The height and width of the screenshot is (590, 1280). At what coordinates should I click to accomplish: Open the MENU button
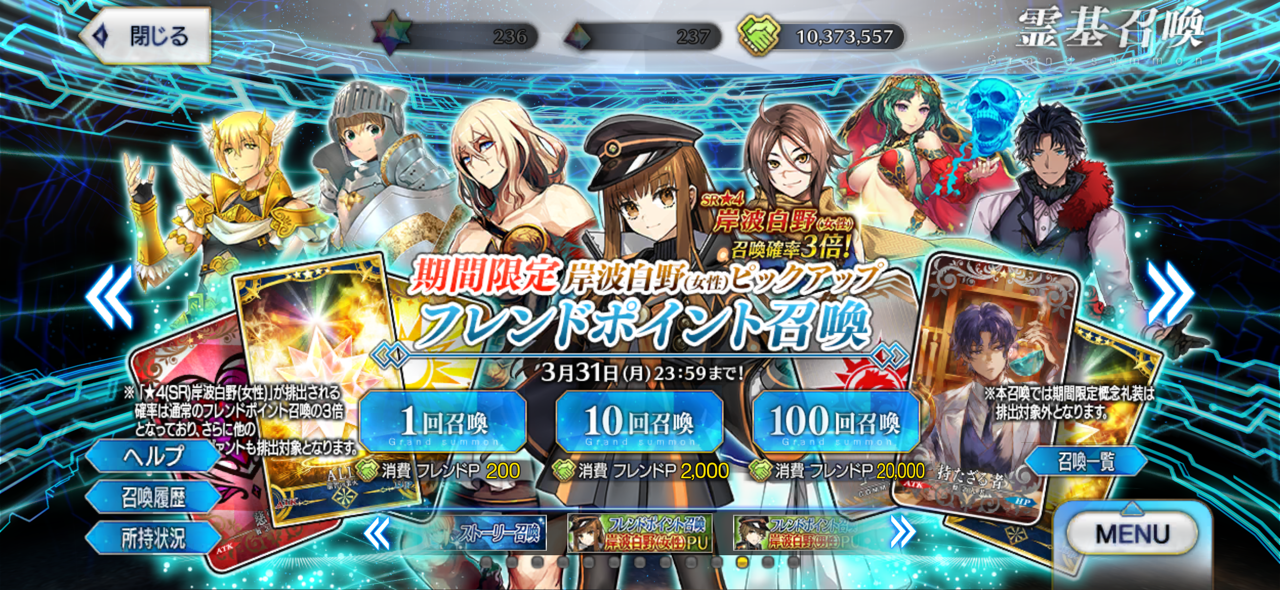click(x=1132, y=534)
